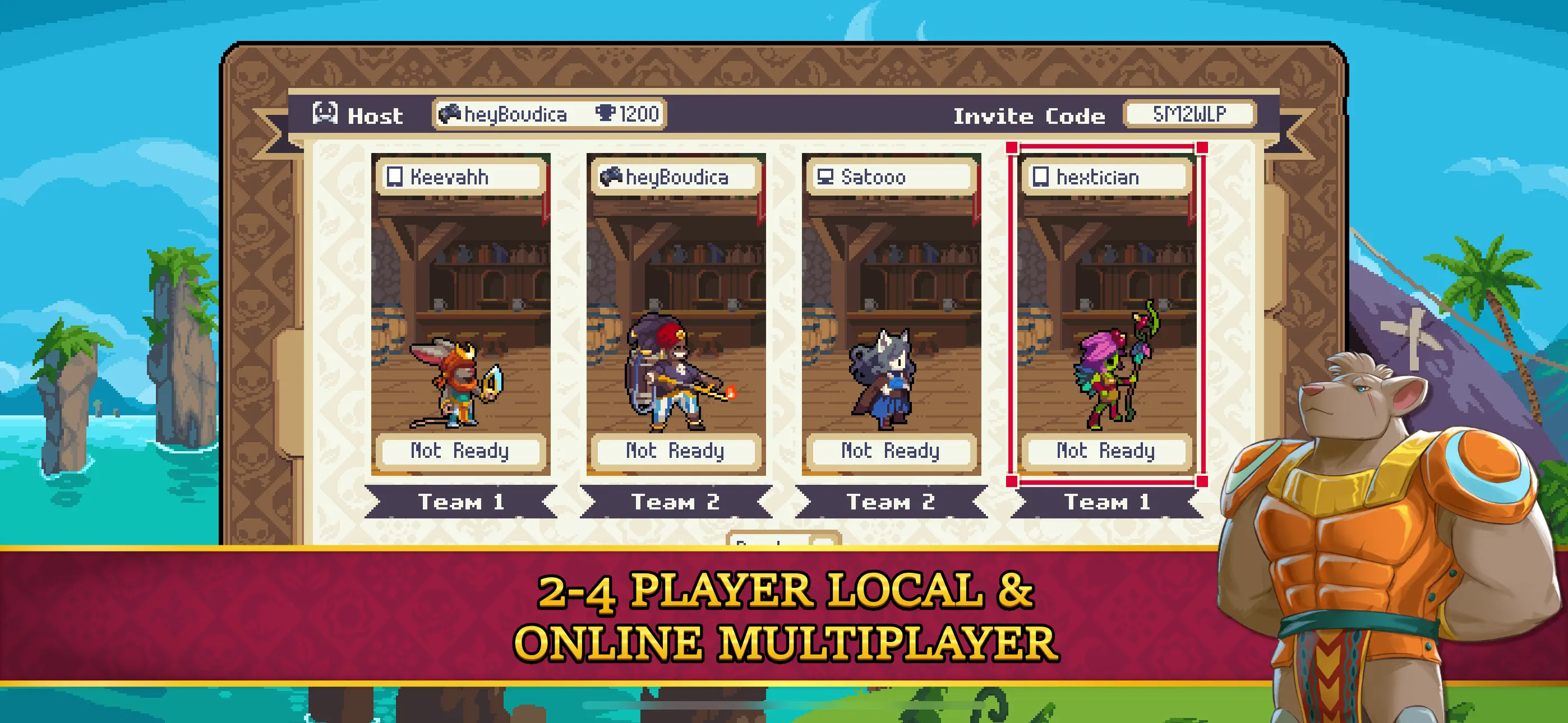Toggle hextician's Not Ready status
The height and width of the screenshot is (723, 1568).
(x=1105, y=452)
